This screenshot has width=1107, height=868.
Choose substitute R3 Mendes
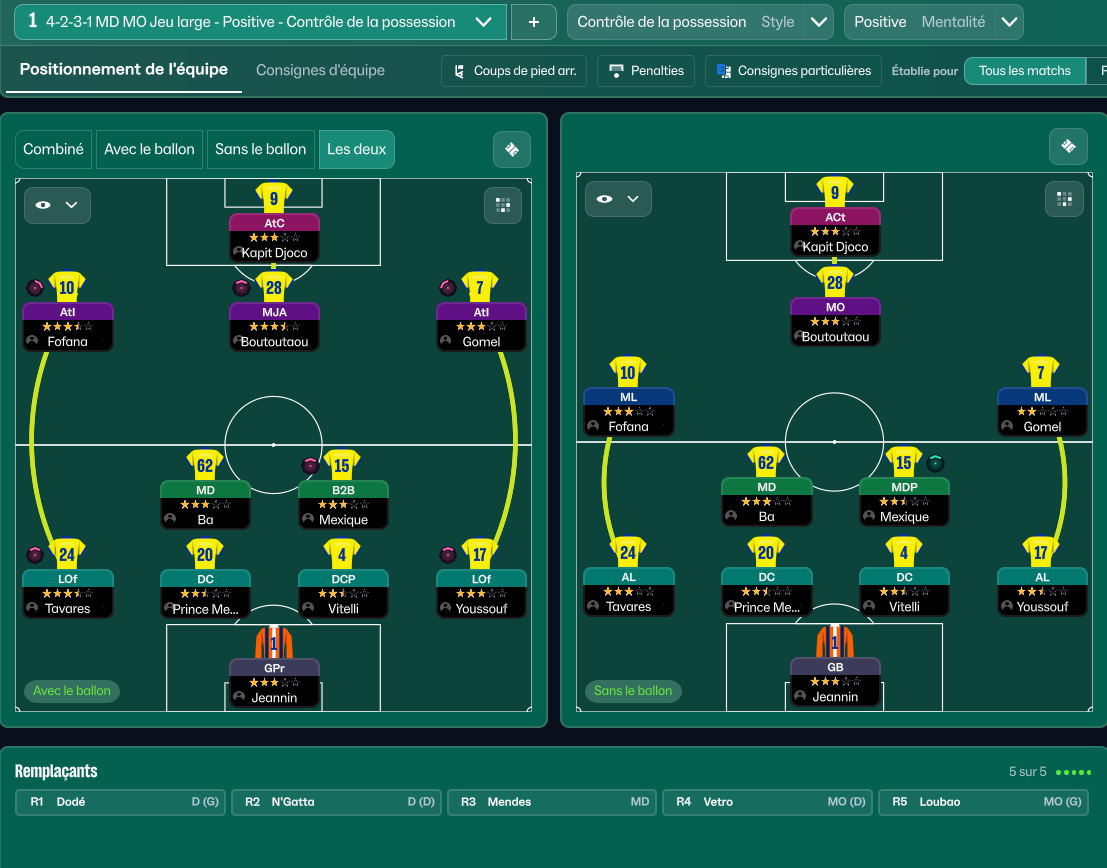[553, 802]
